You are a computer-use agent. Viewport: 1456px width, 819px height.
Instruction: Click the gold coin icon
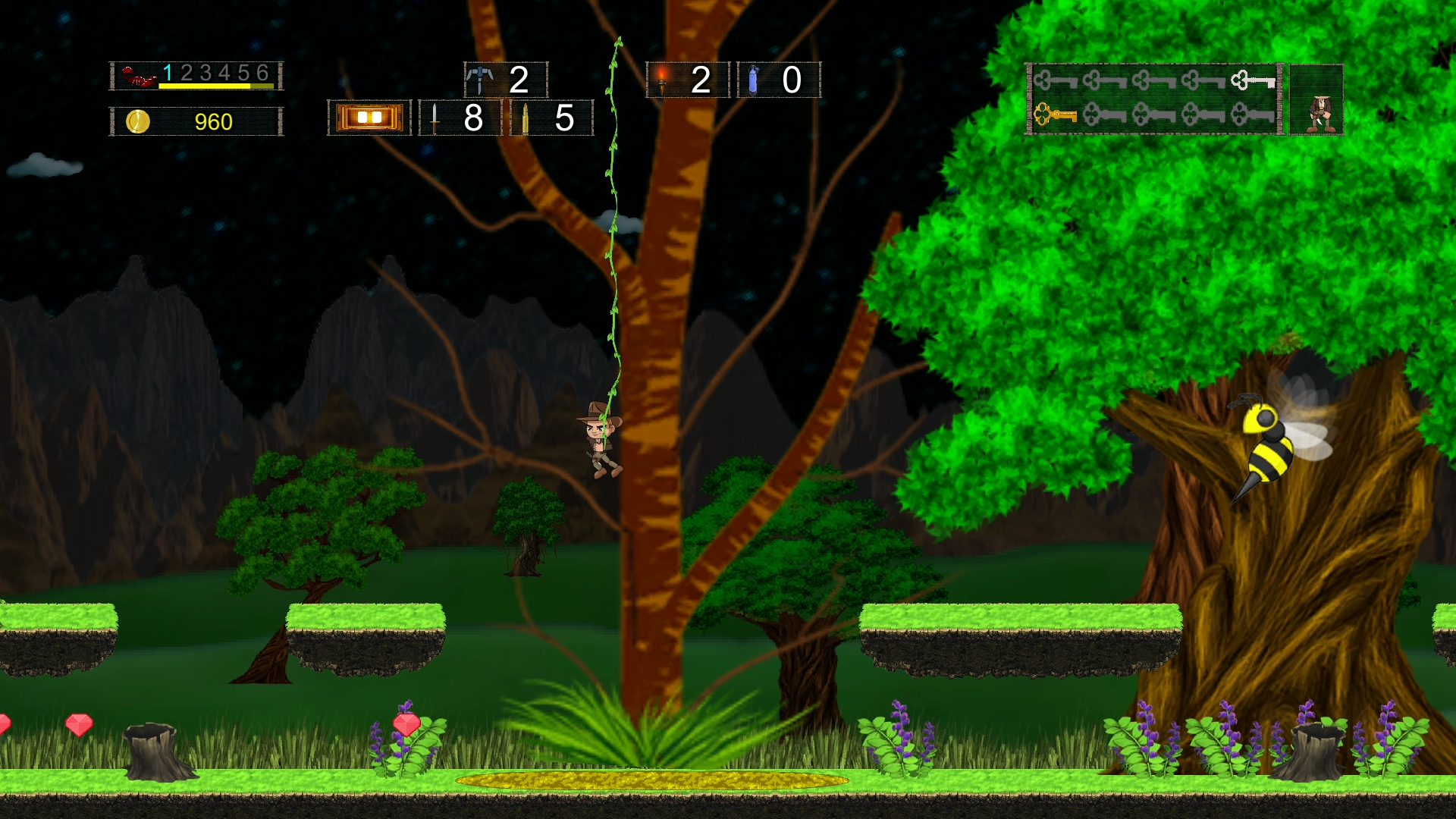pos(138,121)
